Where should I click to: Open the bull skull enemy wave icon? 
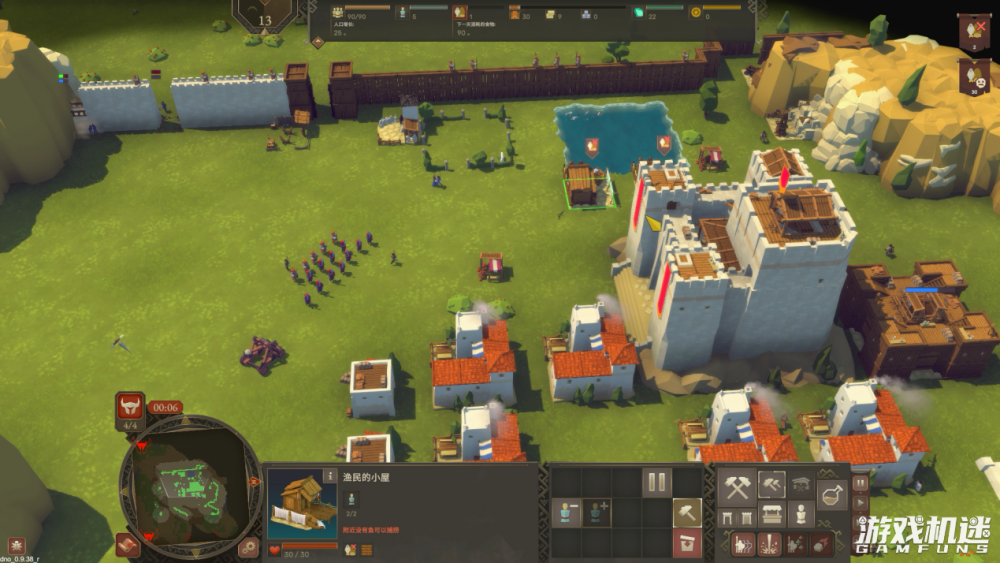point(130,406)
